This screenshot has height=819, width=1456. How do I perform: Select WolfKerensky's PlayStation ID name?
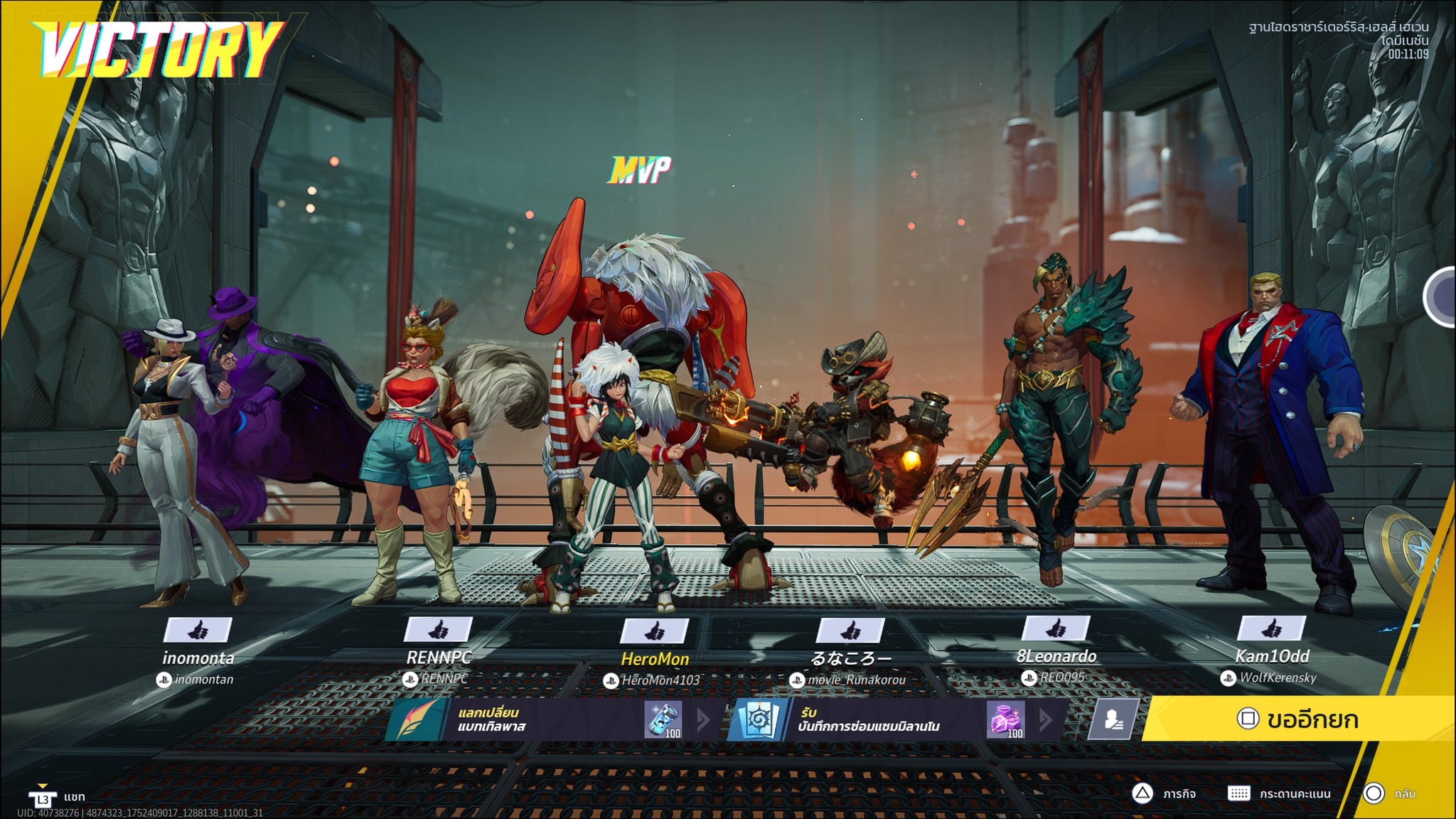pos(1278,678)
